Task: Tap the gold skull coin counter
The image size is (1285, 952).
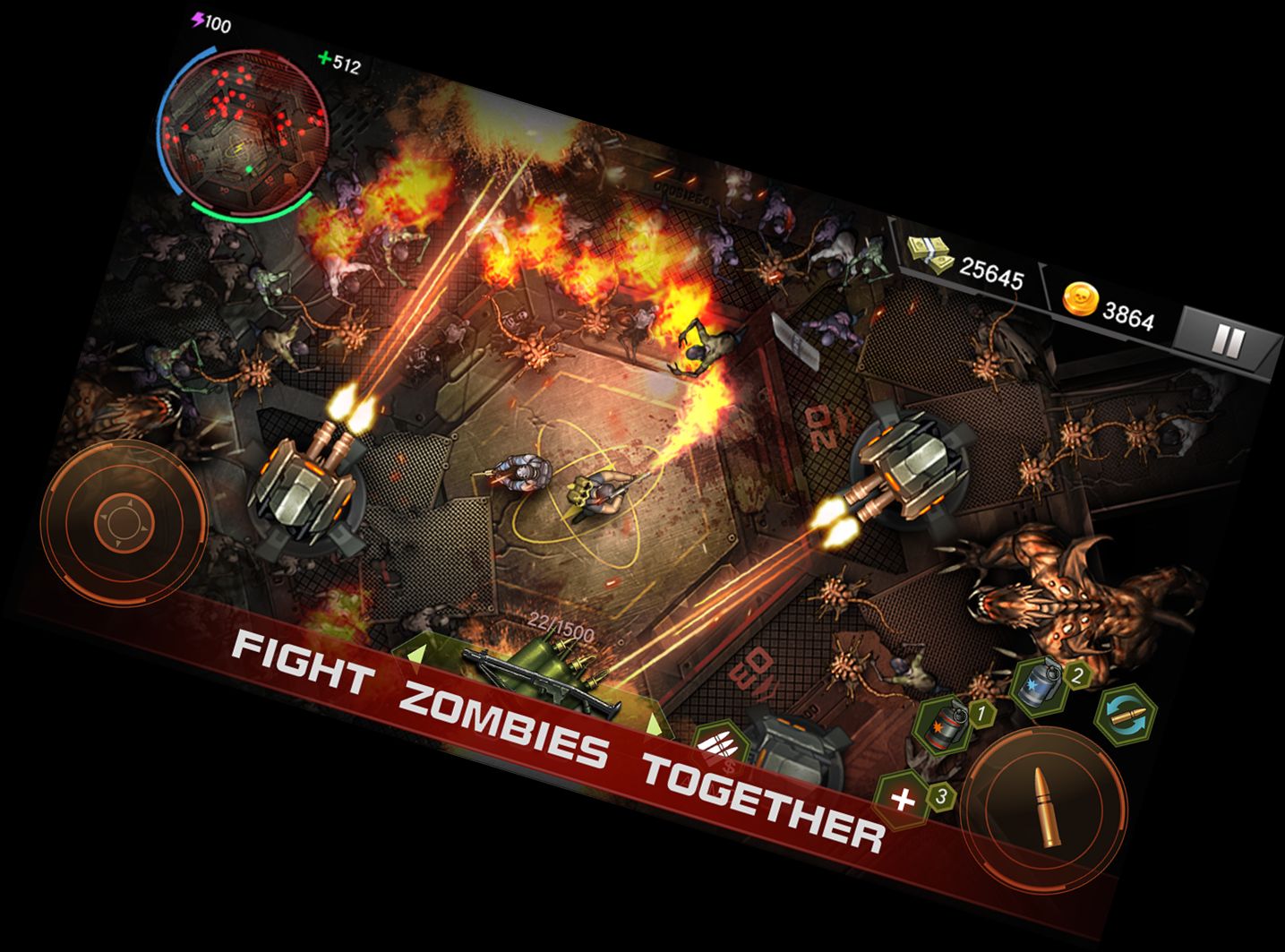Action: click(x=1109, y=306)
